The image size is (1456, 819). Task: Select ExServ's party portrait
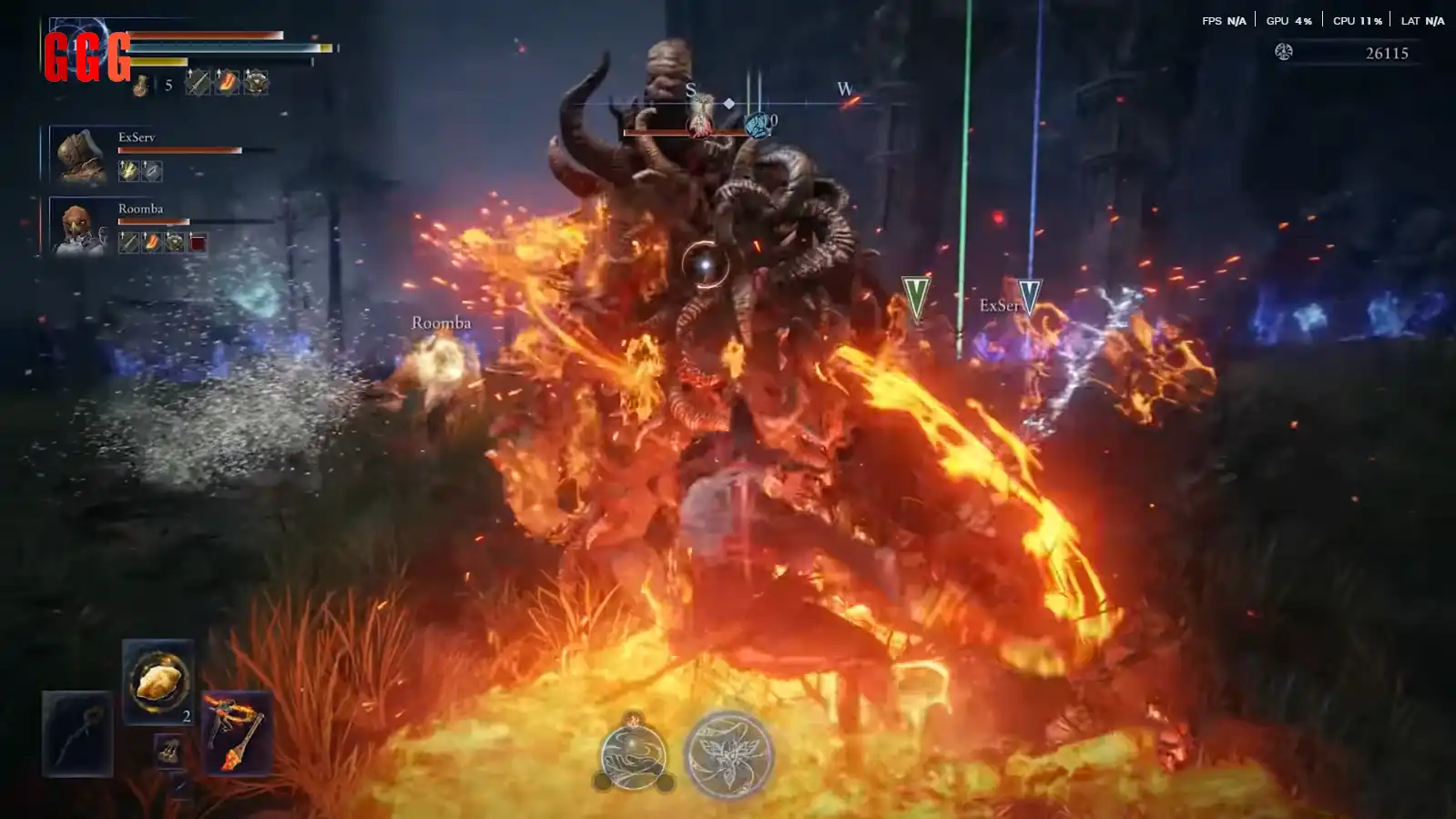[x=80, y=155]
